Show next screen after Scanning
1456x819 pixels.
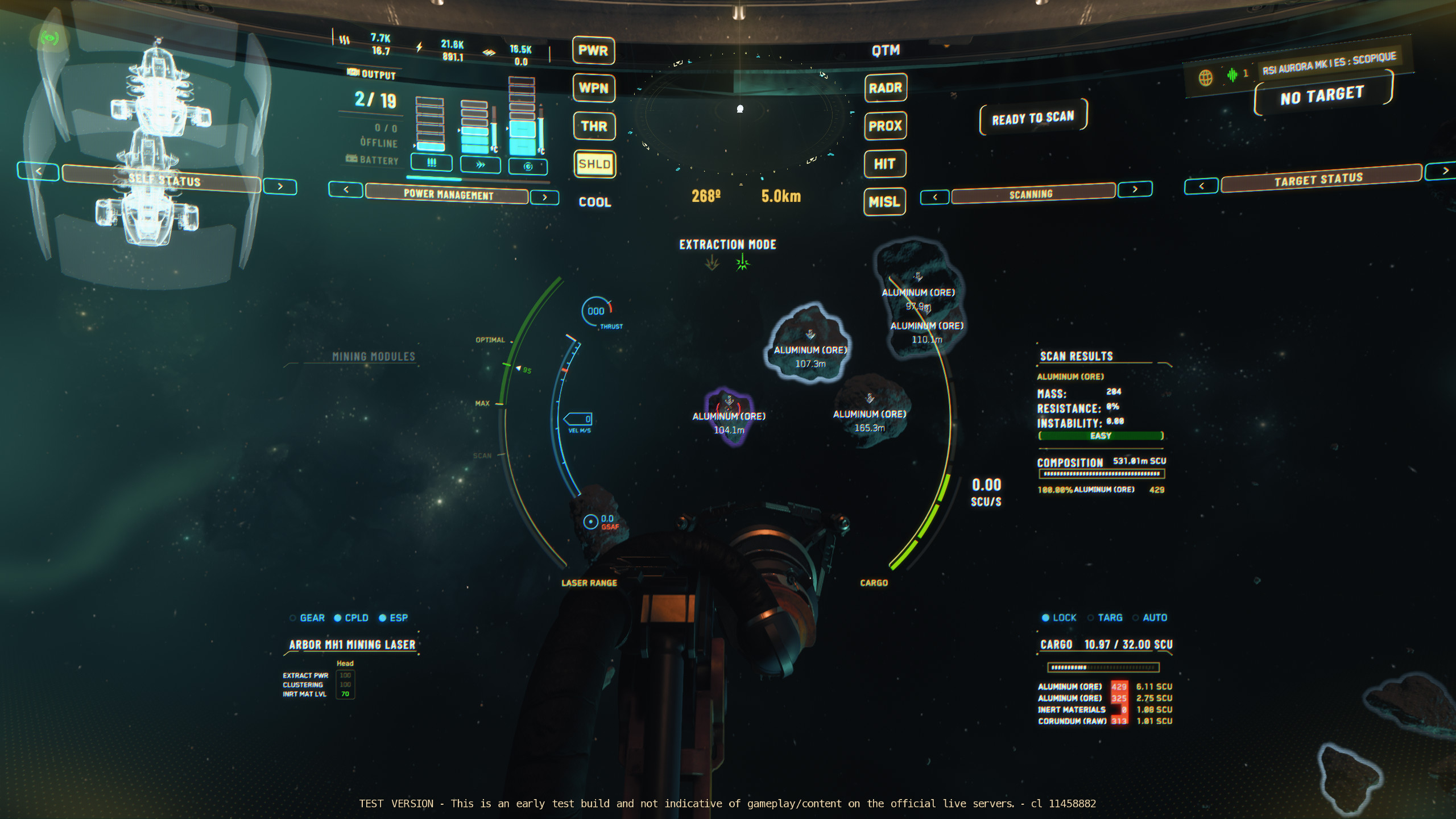(x=1135, y=189)
